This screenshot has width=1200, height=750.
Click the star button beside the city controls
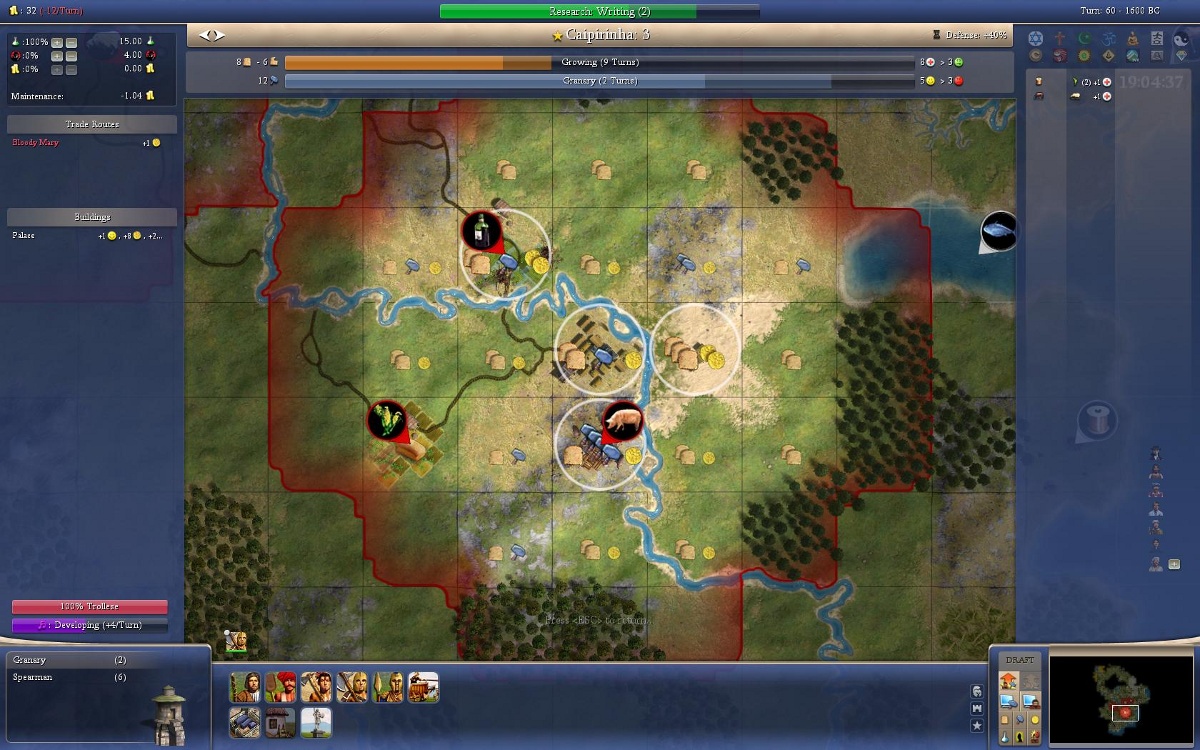click(x=977, y=725)
